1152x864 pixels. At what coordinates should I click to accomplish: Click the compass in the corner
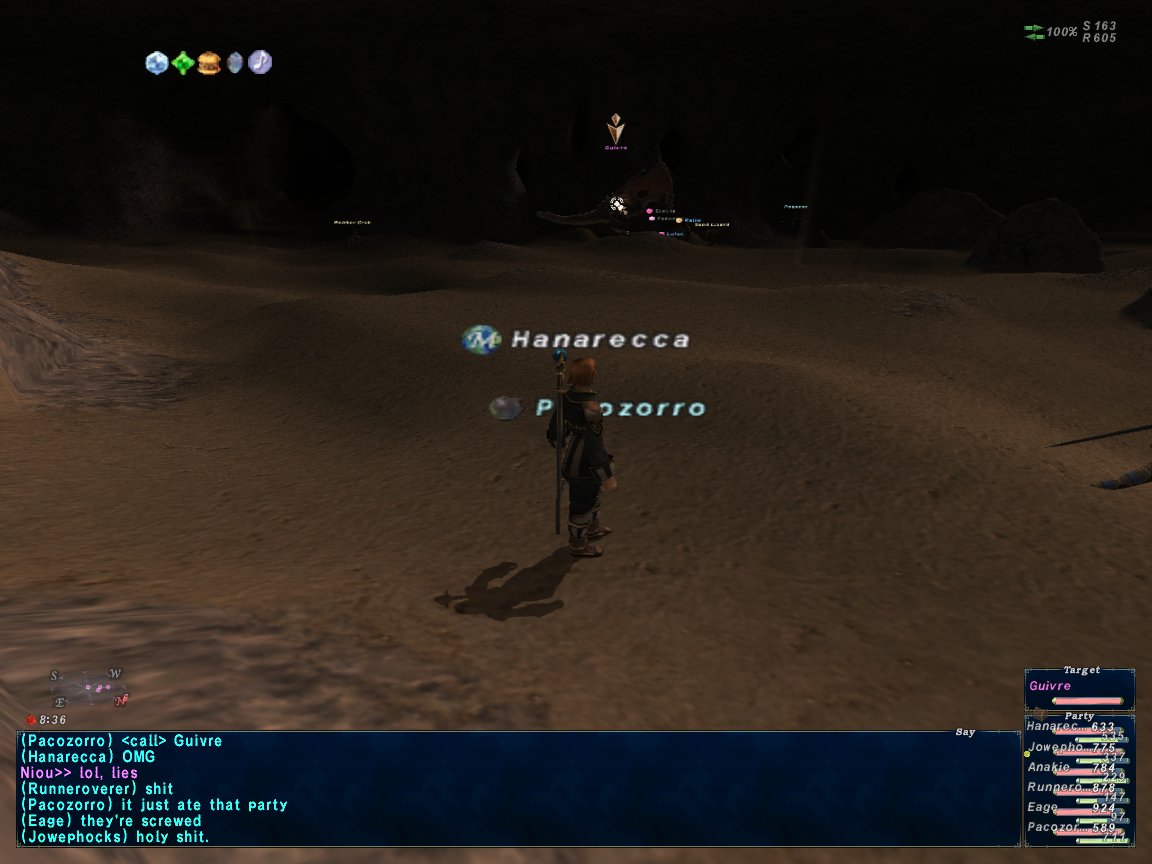point(89,688)
